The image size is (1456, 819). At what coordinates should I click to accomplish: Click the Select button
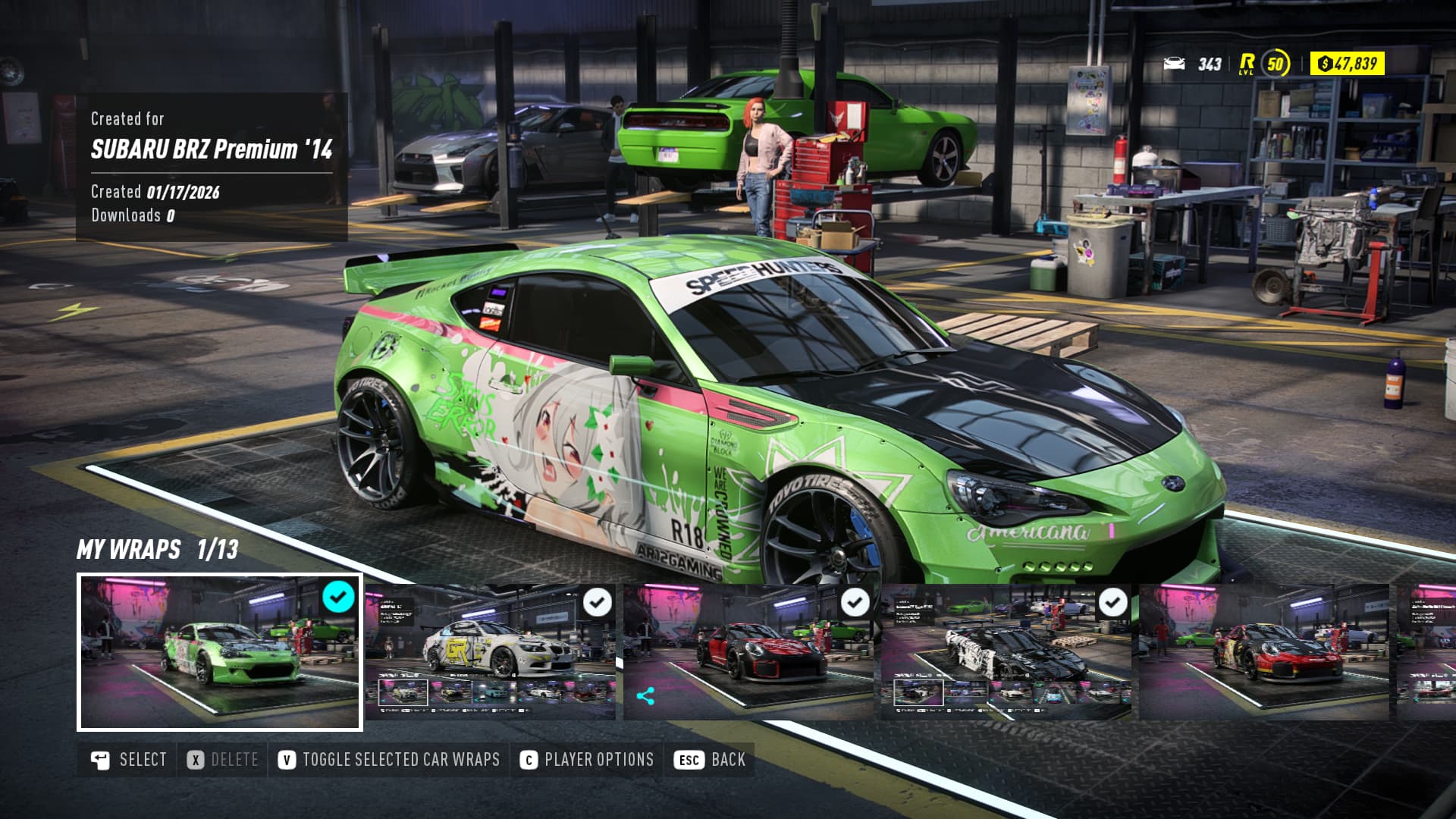[128, 760]
